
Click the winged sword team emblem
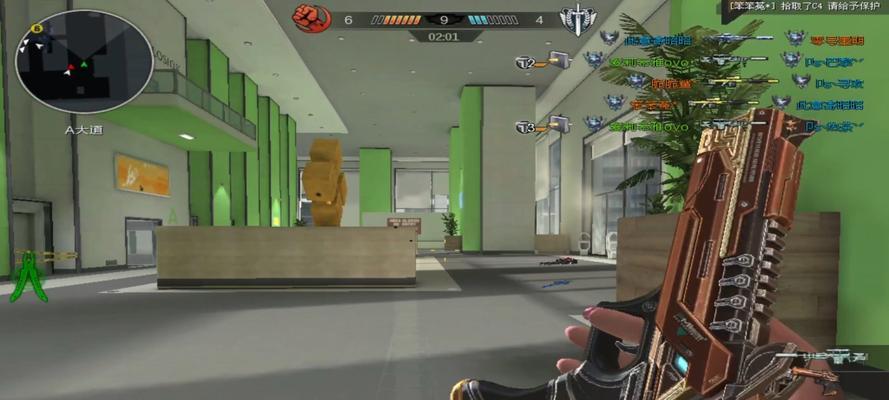tap(575, 17)
